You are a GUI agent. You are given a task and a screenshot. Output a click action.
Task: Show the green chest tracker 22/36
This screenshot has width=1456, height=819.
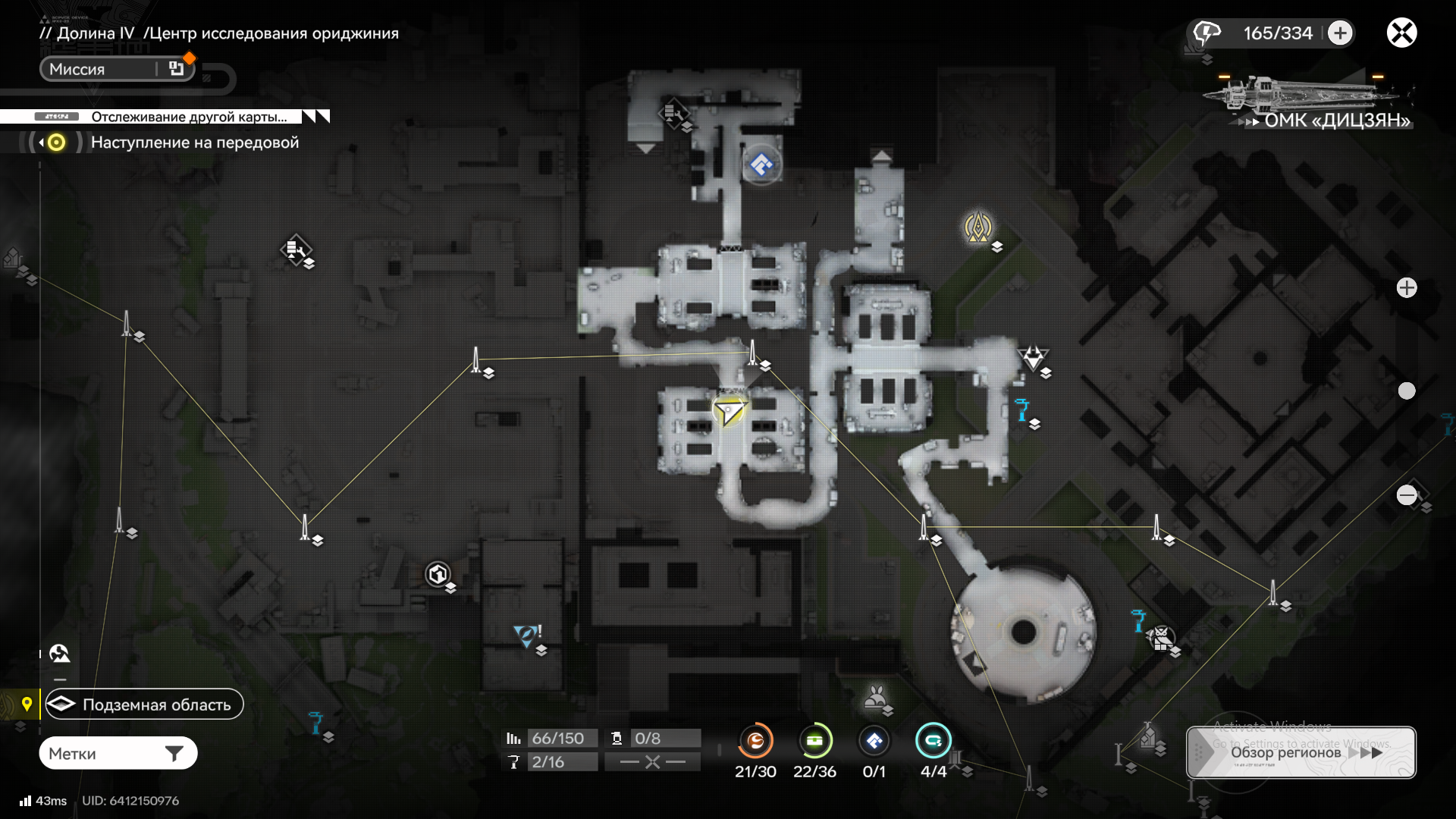coord(814,741)
